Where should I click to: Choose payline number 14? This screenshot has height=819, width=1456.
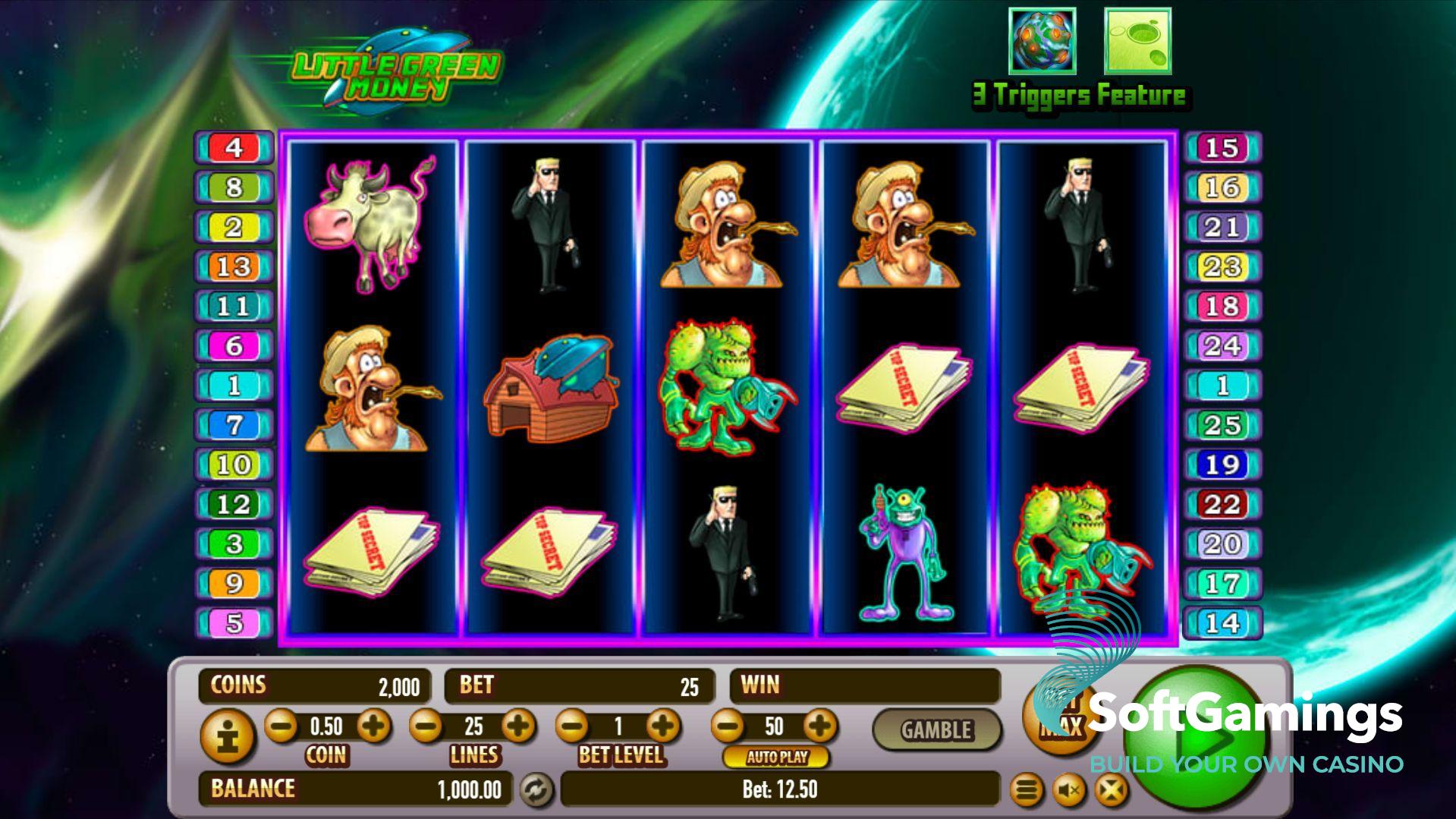click(1222, 623)
